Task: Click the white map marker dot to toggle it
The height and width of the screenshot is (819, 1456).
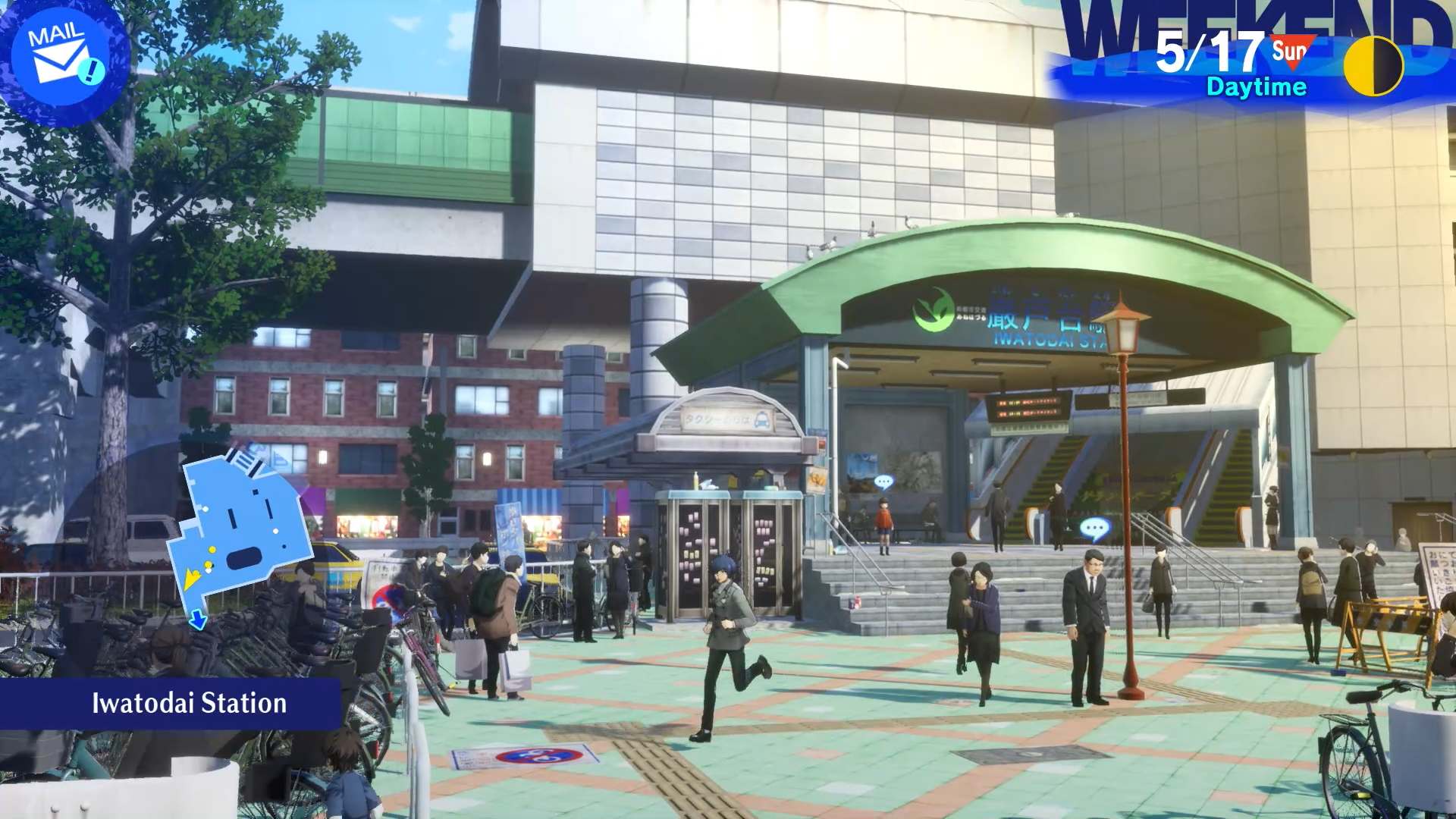Action: (x=275, y=531)
